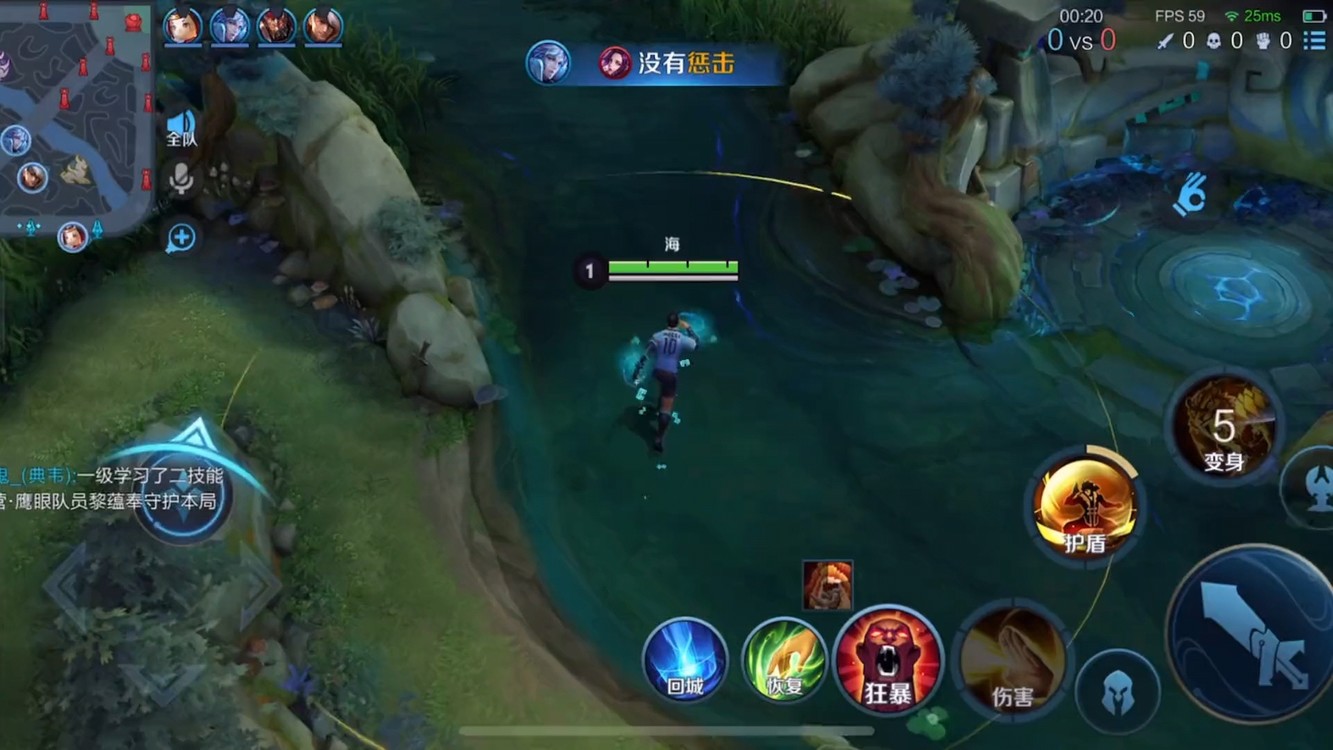This screenshot has height=750, width=1333.
Task: Select the first teammate portrait at top
Action: (183, 27)
